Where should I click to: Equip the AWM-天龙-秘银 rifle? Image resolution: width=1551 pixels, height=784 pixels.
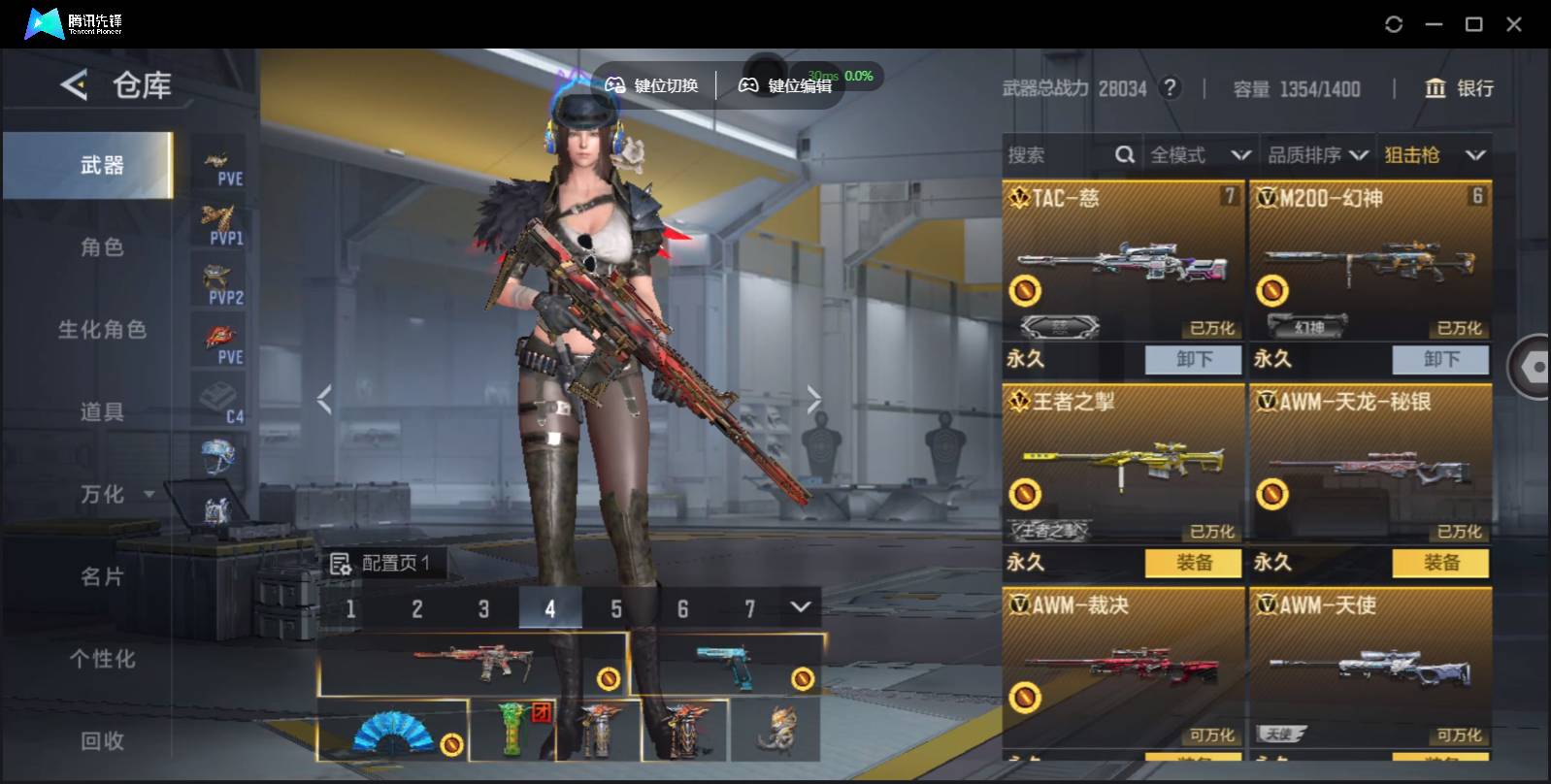tap(1440, 563)
